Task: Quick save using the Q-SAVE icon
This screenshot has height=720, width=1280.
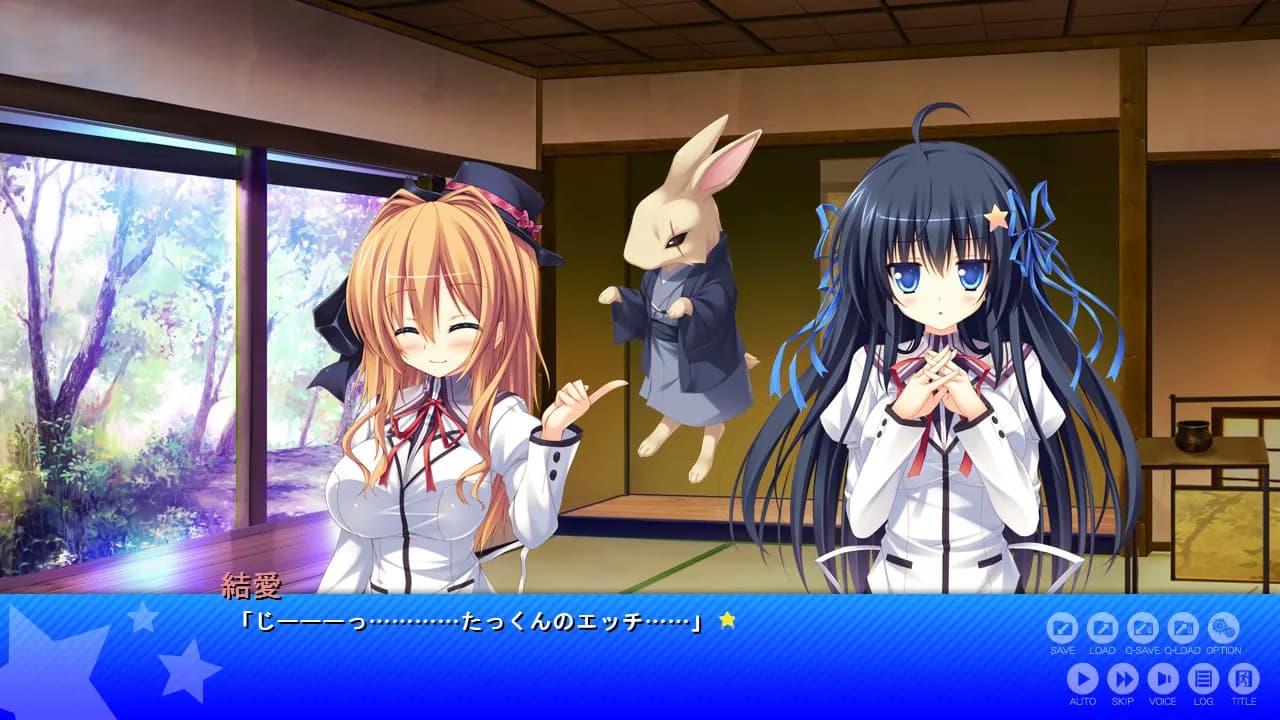Action: coord(1142,628)
